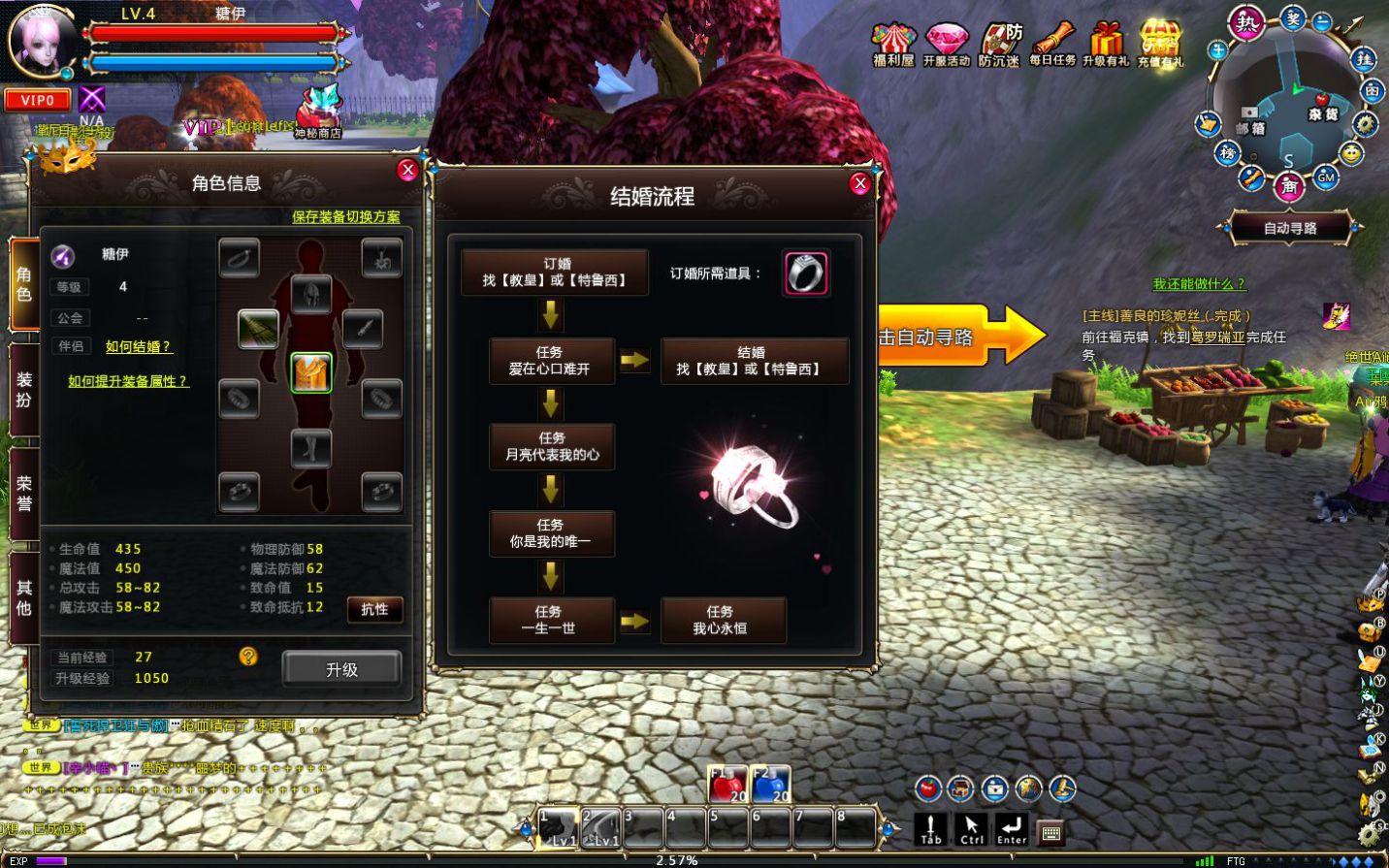Switch to the 装扮 costume tab
1389x868 pixels.
point(24,390)
